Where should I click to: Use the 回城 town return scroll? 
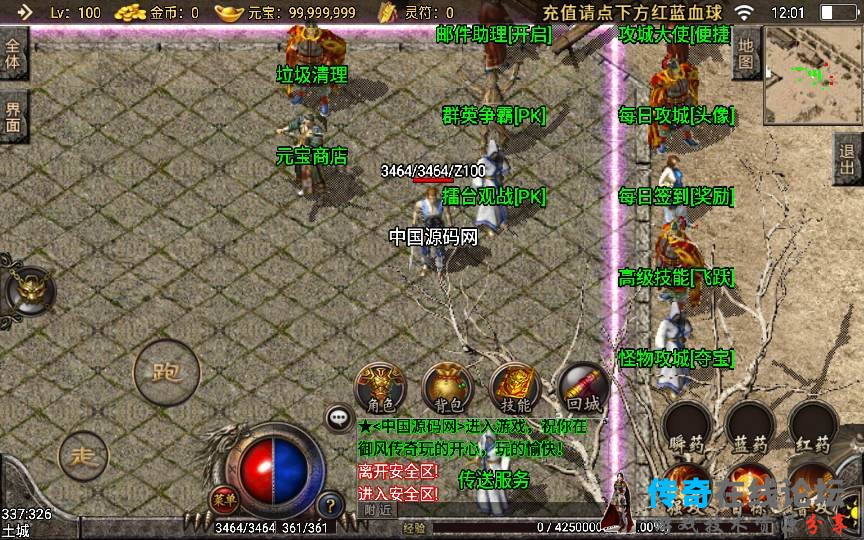[582, 387]
